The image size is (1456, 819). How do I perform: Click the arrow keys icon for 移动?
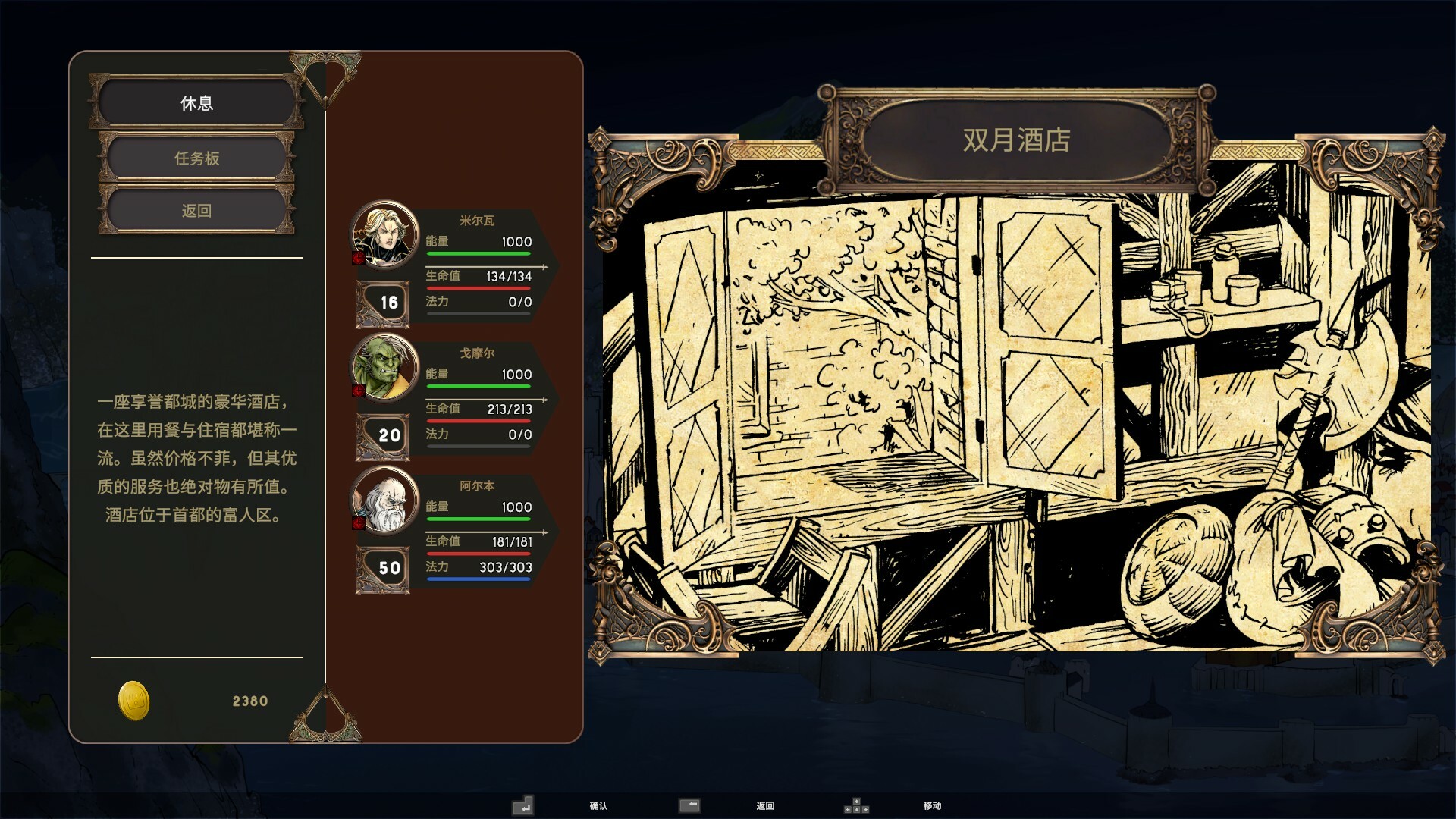[858, 806]
